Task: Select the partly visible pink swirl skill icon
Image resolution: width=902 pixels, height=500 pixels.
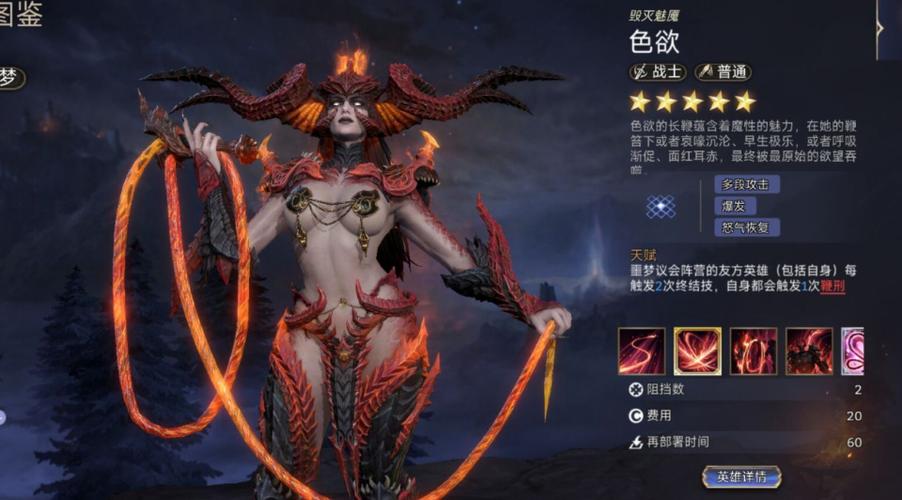Action: coord(852,351)
